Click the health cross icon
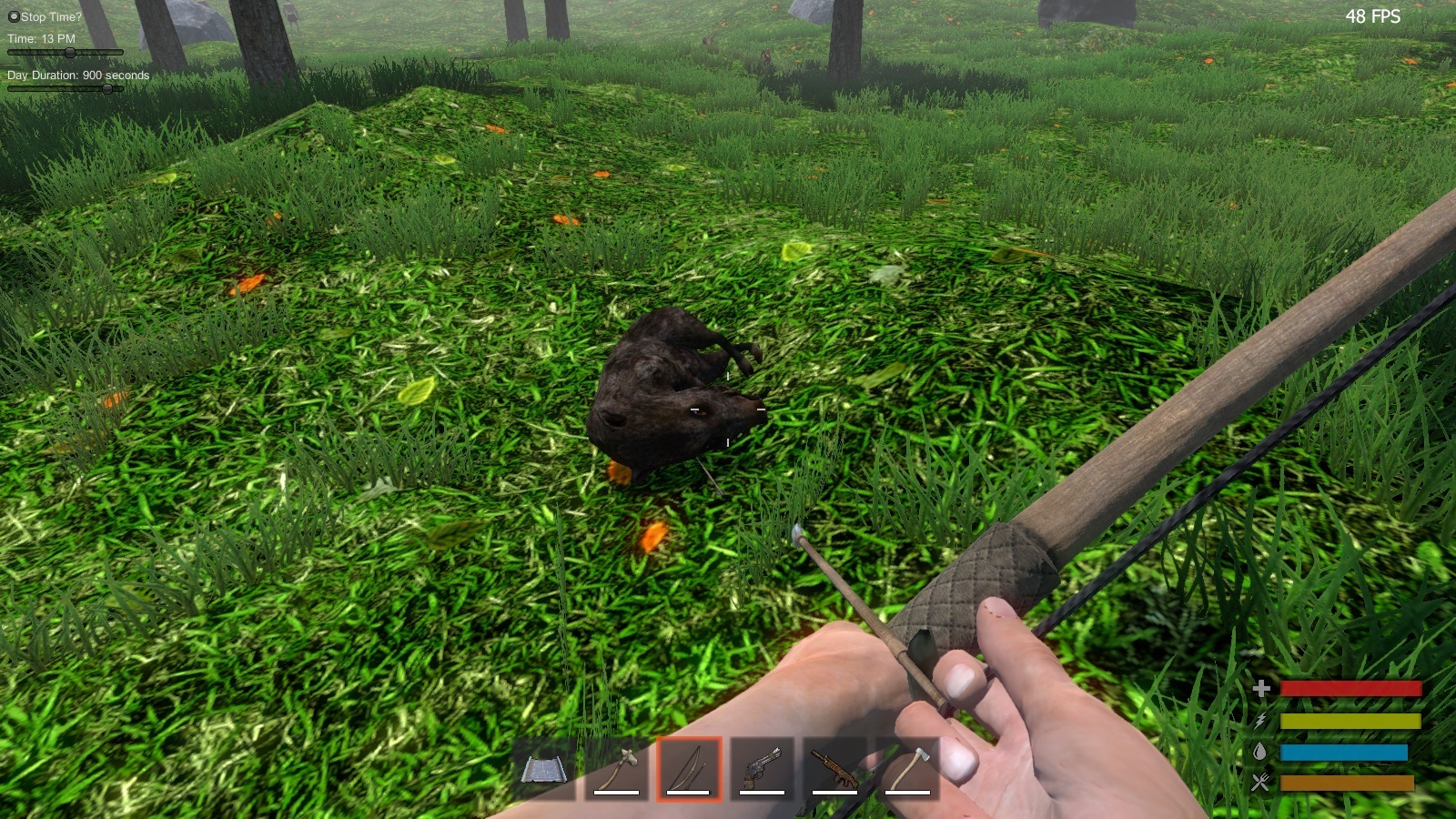Viewport: 1456px width, 819px height. (x=1263, y=690)
